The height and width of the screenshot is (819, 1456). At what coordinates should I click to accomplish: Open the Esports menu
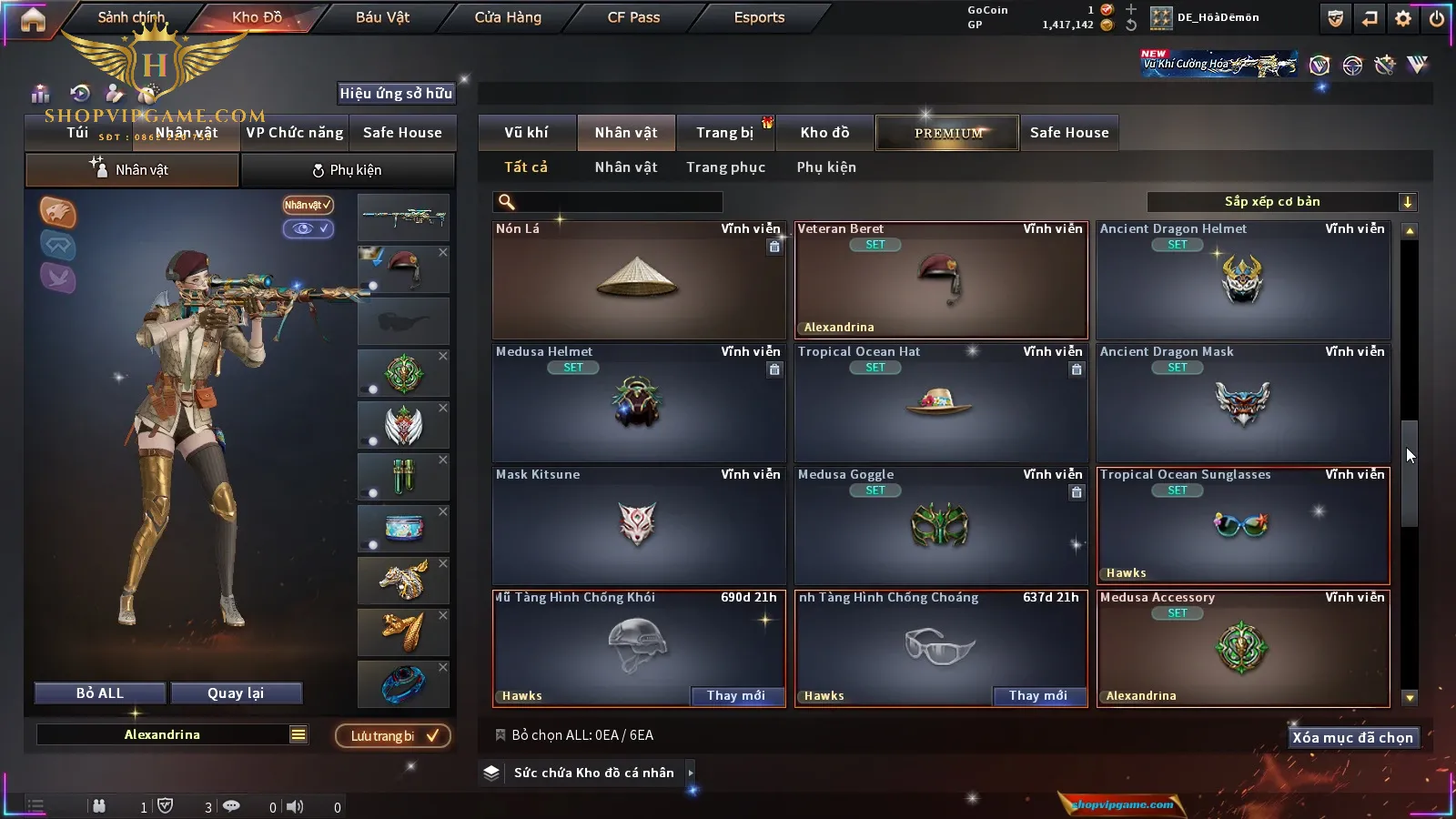point(759,17)
